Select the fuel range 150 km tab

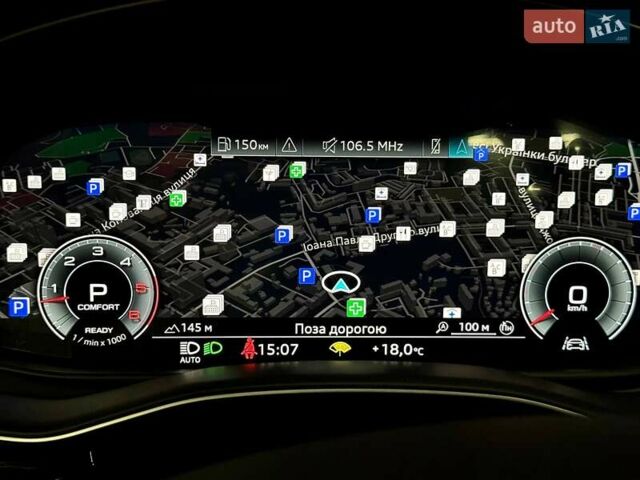[243, 146]
